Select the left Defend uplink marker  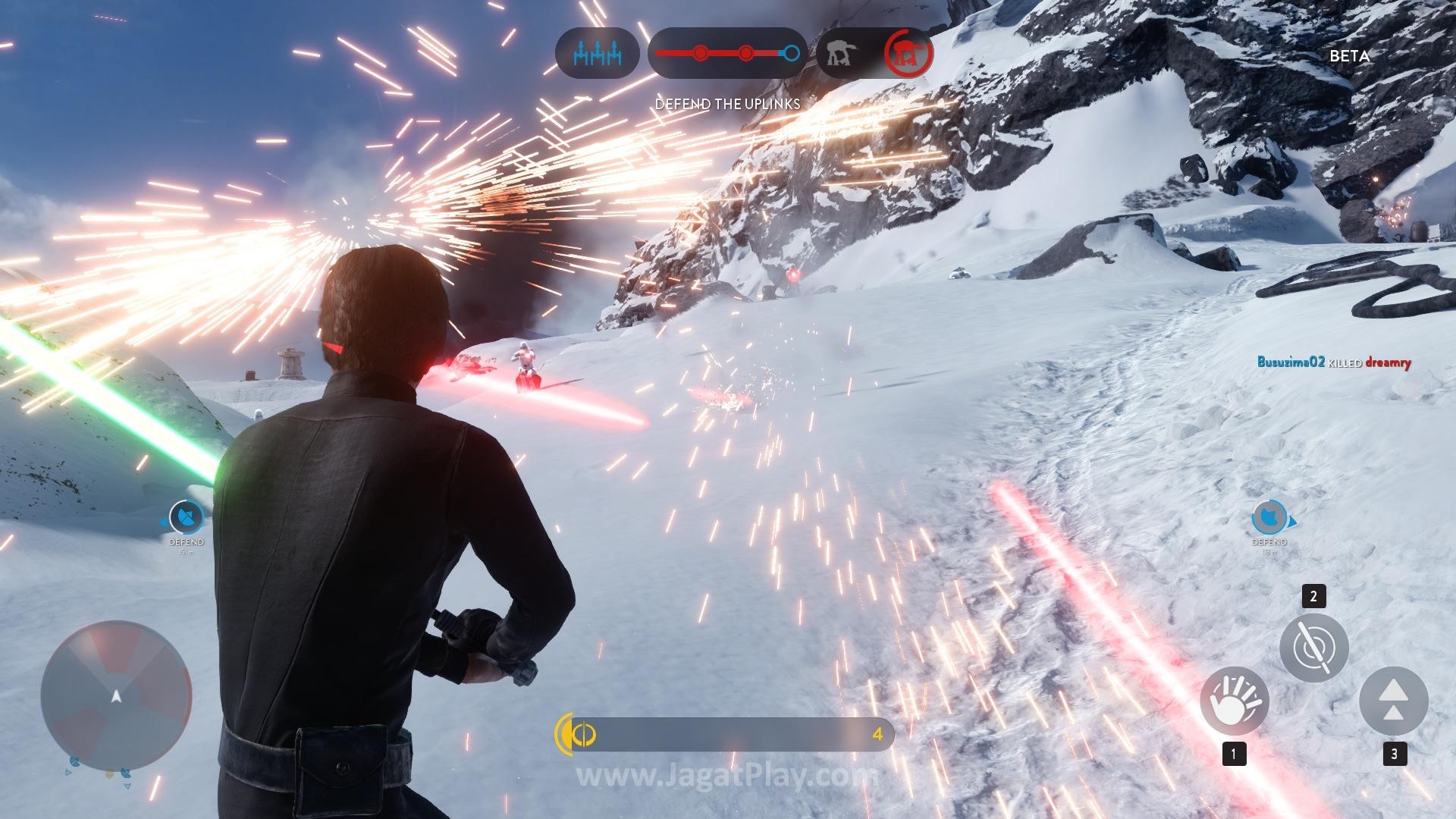coord(186,519)
